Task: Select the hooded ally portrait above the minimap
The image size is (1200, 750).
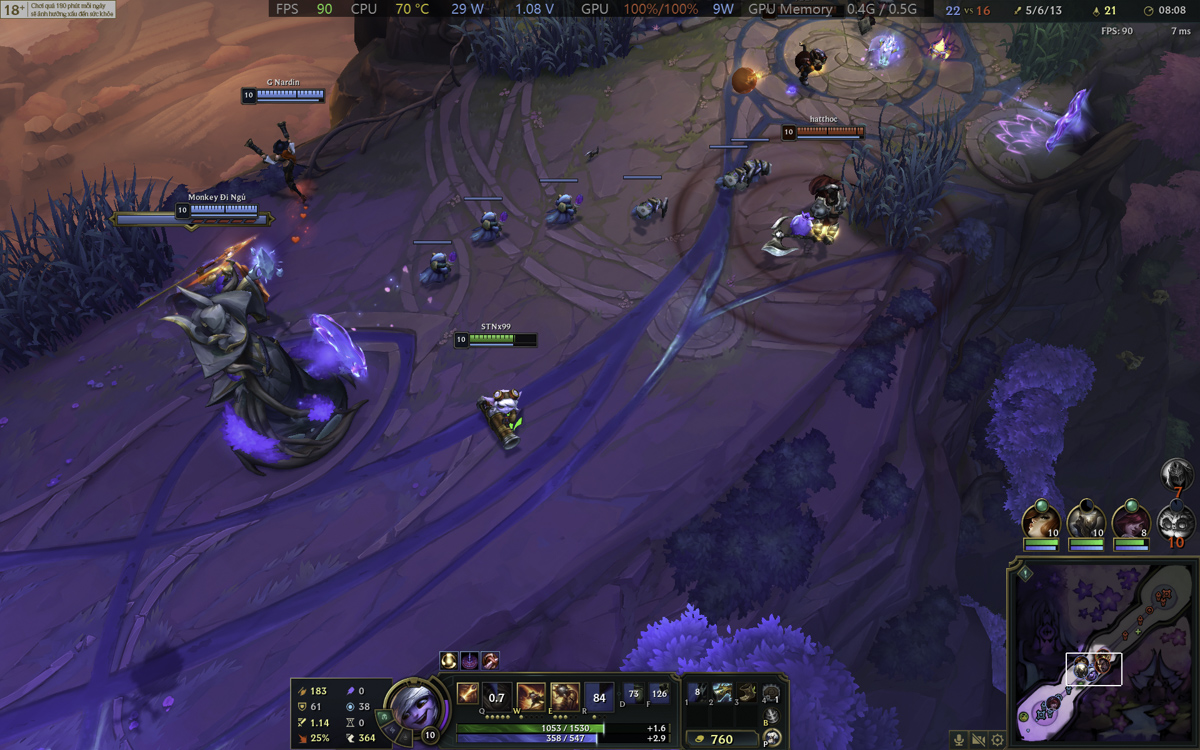Action: point(1085,522)
